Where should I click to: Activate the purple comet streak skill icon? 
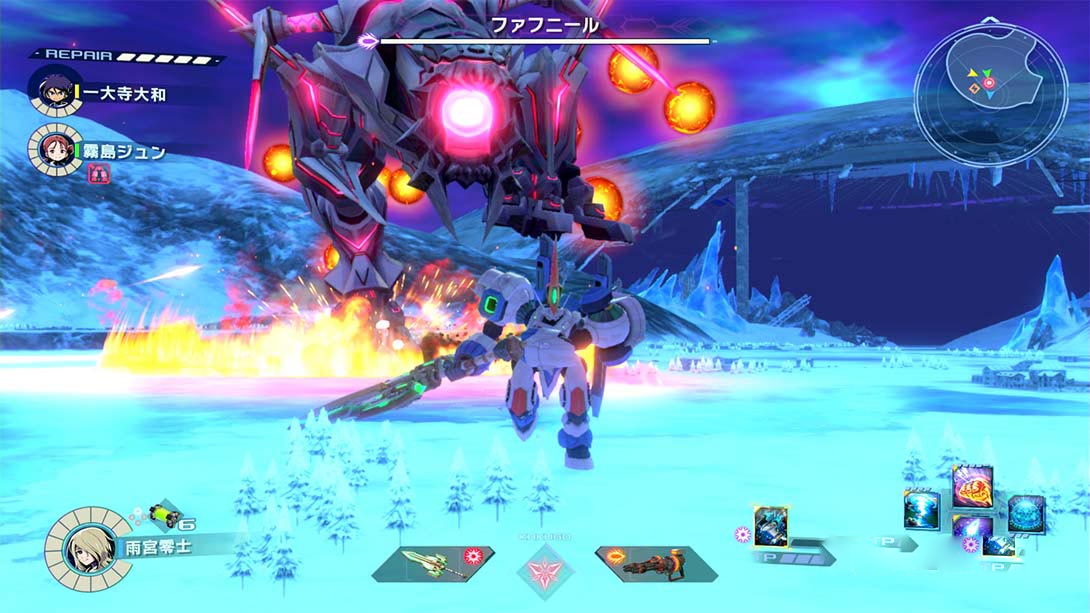click(974, 530)
